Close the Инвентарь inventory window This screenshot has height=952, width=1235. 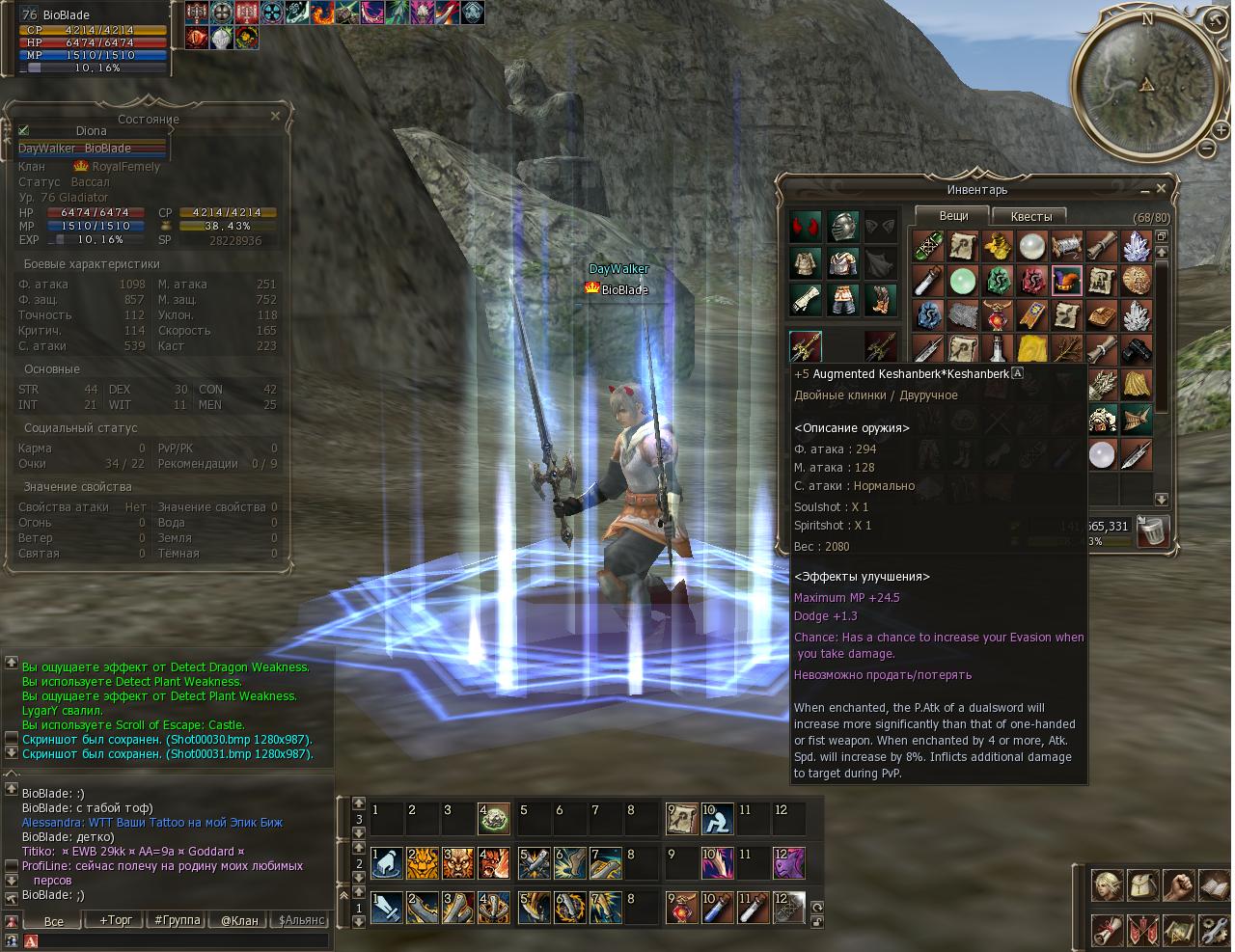point(1162,189)
